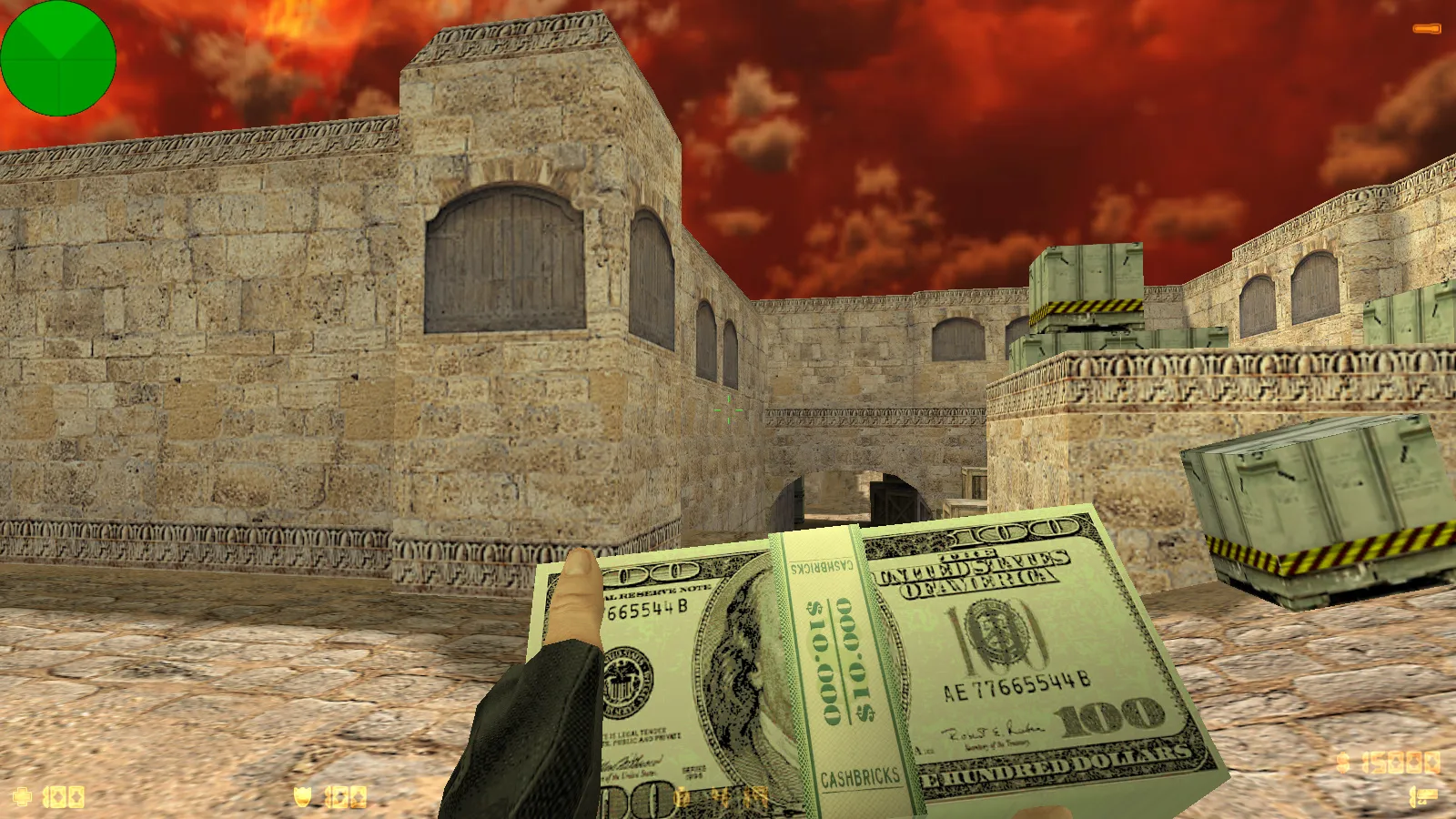1456x819 pixels.
Task: Toggle the orange flashlight icon
Action: click(1426, 29)
